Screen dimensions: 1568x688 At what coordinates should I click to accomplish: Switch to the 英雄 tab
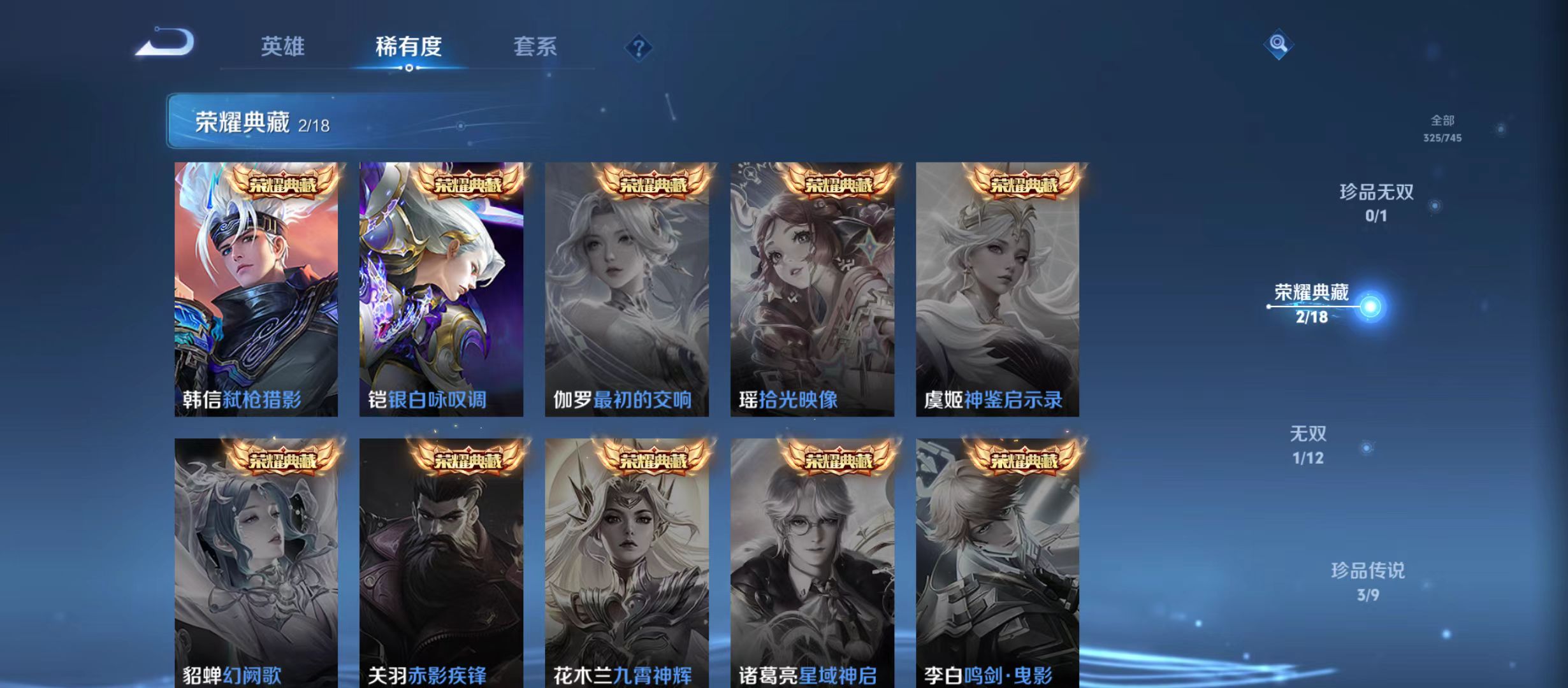(283, 47)
